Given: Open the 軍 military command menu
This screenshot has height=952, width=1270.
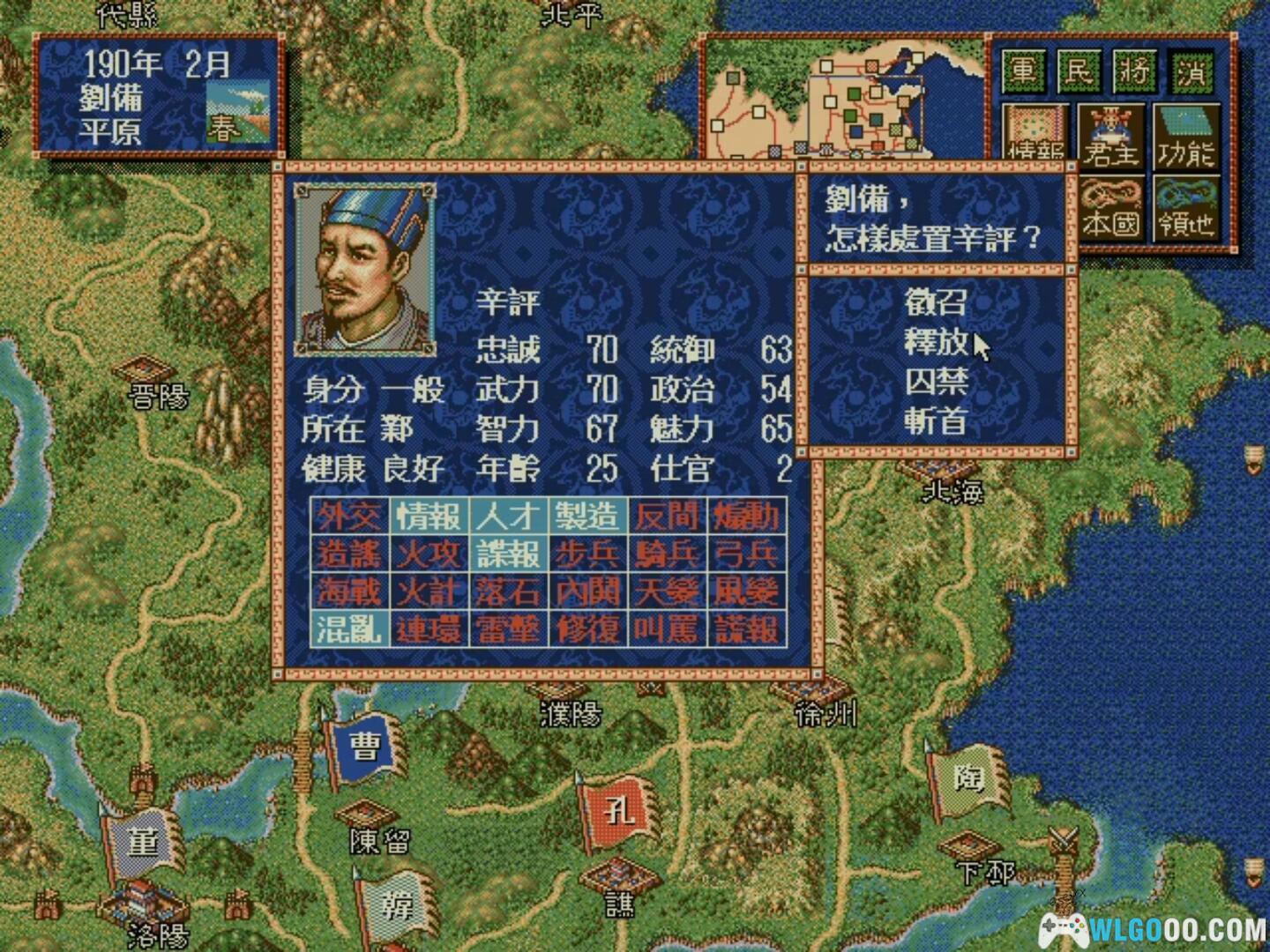Looking at the screenshot, I should tap(1023, 71).
